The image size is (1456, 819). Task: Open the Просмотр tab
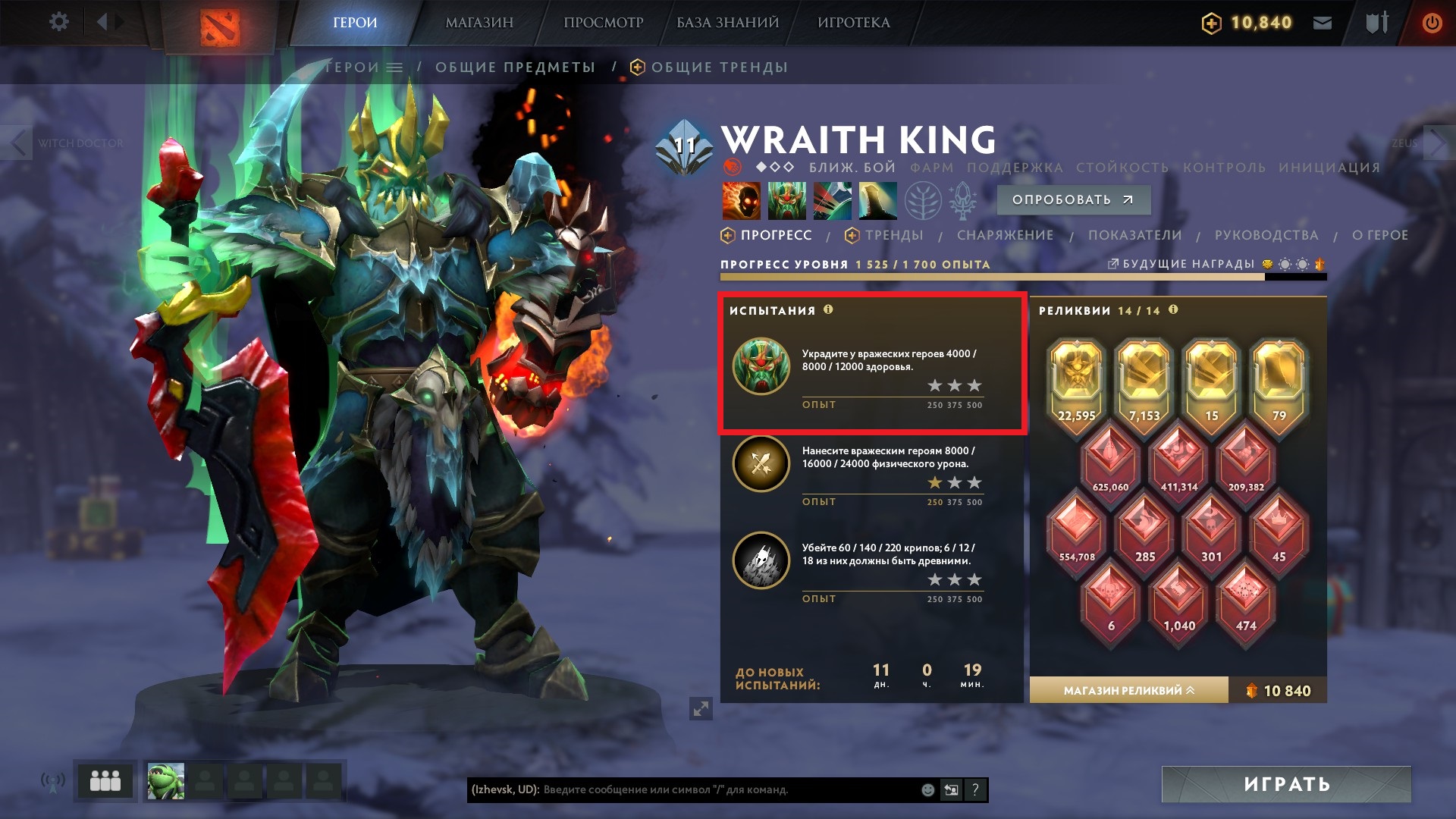tap(603, 23)
